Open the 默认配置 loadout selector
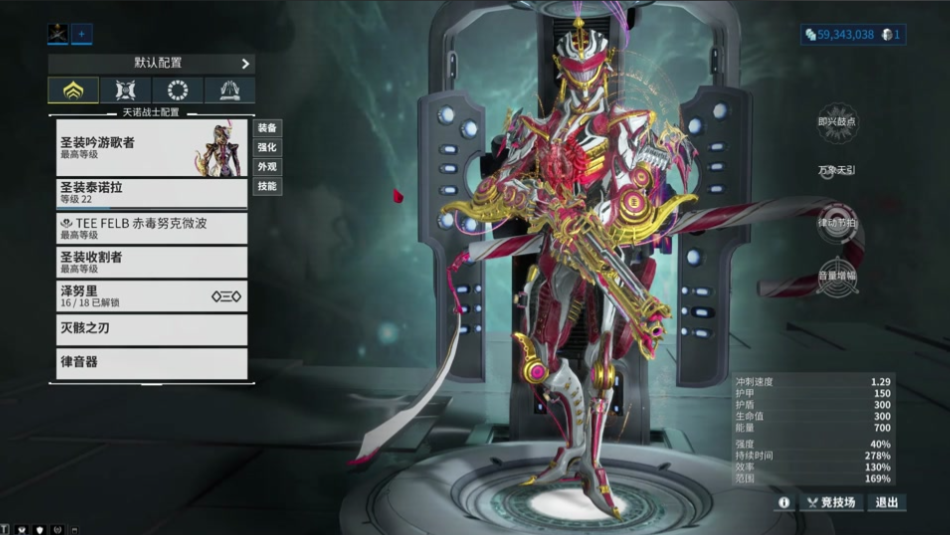 click(150, 63)
